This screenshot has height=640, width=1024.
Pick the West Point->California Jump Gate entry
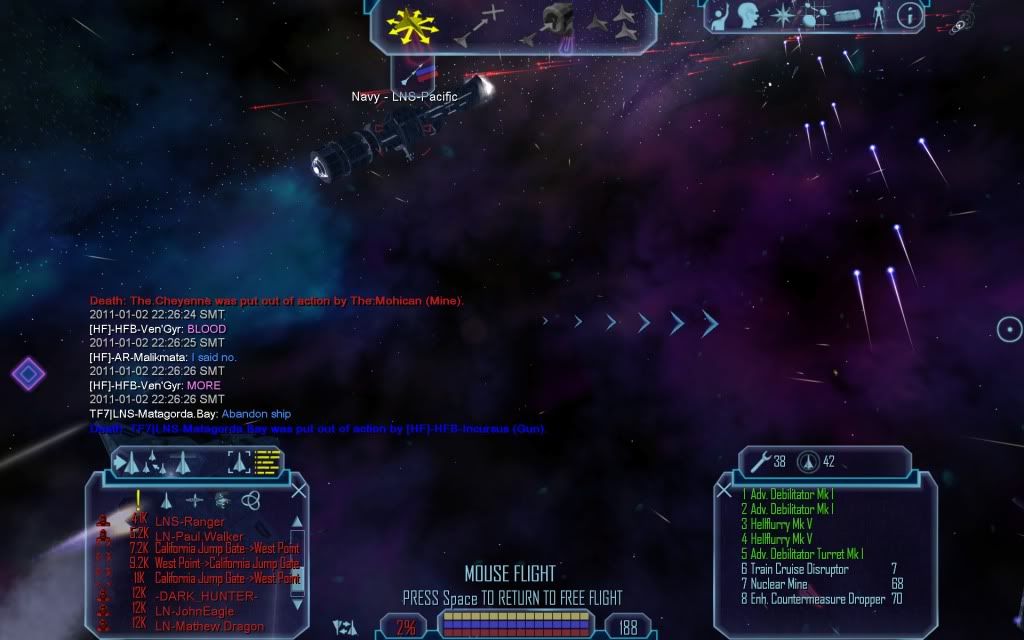click(227, 563)
